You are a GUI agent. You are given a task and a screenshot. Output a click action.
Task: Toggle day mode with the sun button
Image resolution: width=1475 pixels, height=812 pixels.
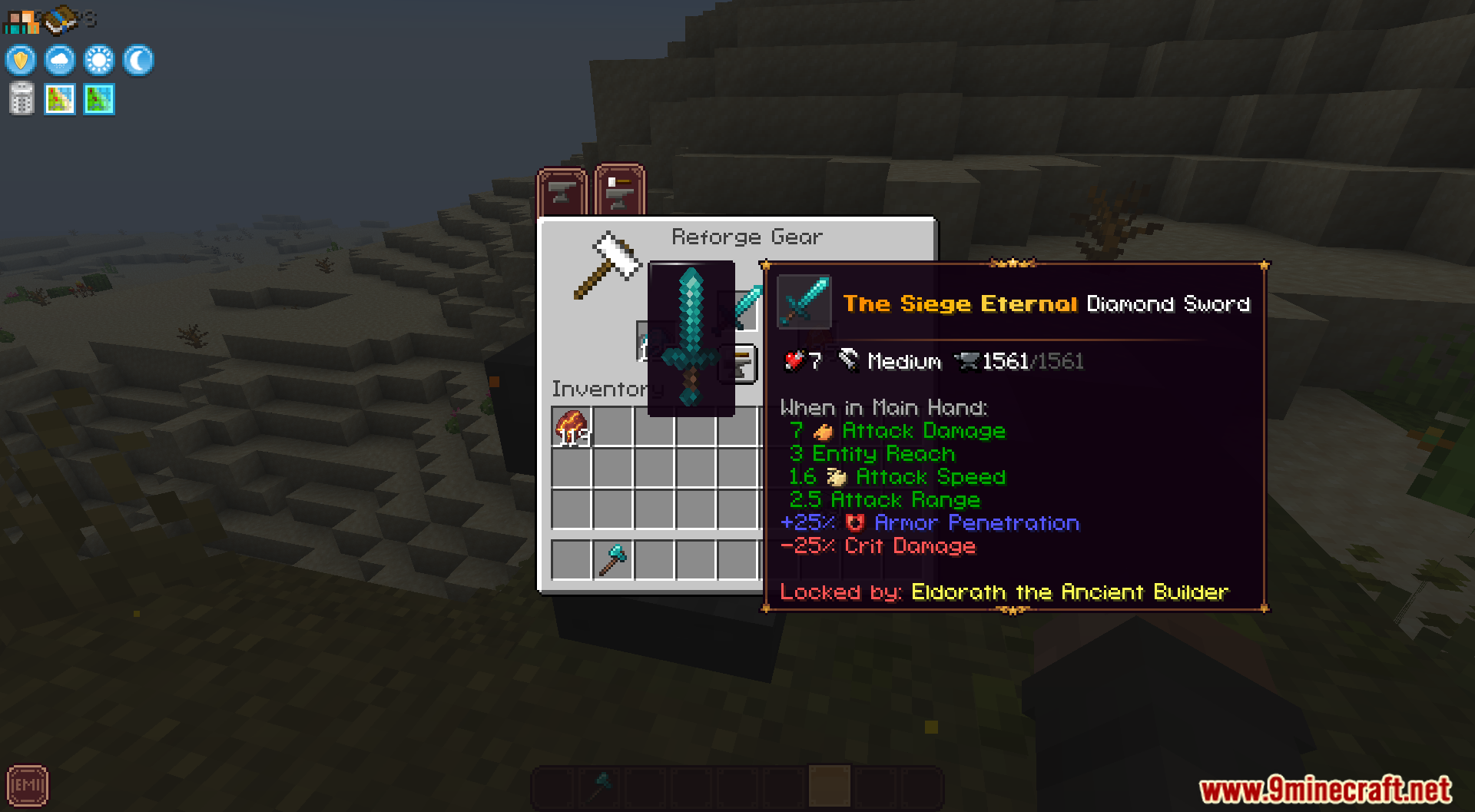tap(99, 60)
